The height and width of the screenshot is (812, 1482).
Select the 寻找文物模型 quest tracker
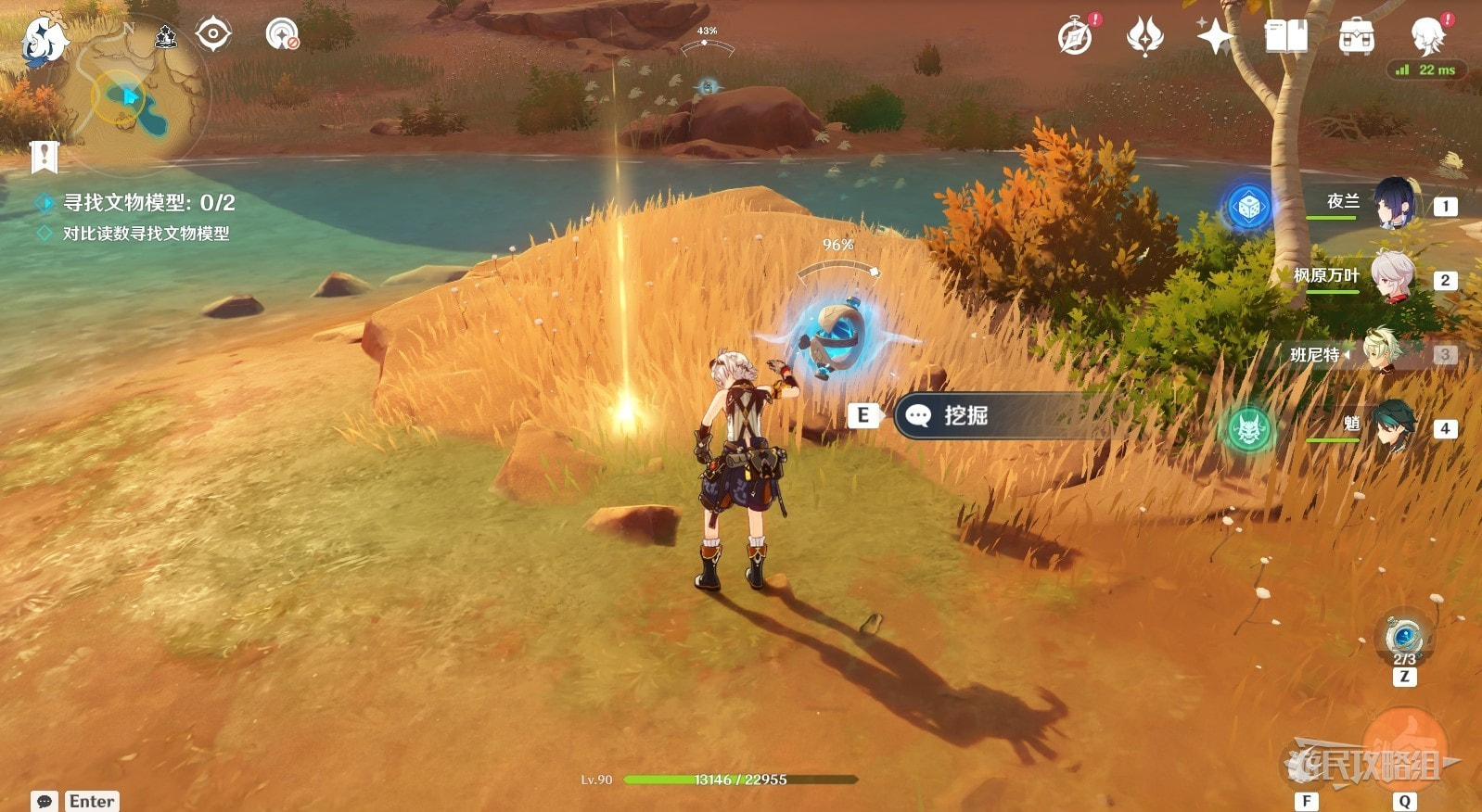(x=148, y=203)
